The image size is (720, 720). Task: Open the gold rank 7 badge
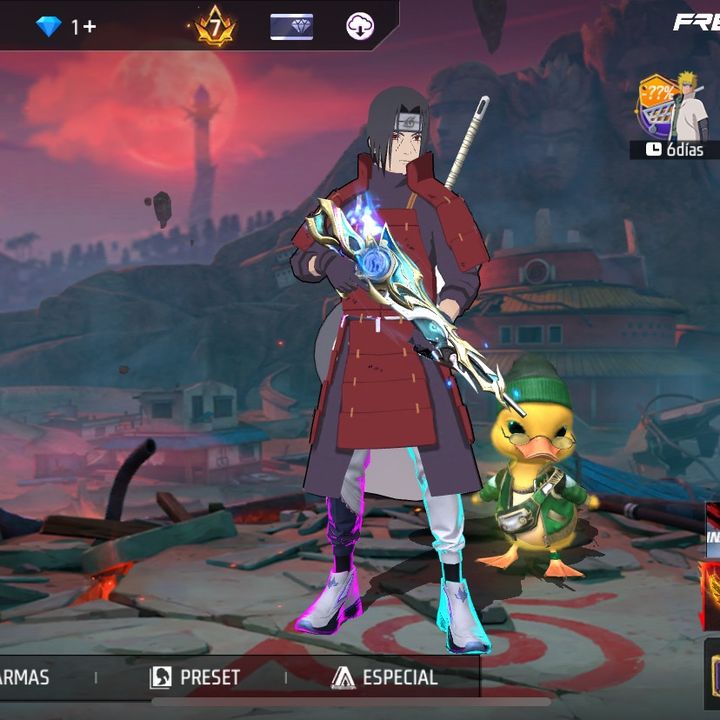click(x=214, y=26)
